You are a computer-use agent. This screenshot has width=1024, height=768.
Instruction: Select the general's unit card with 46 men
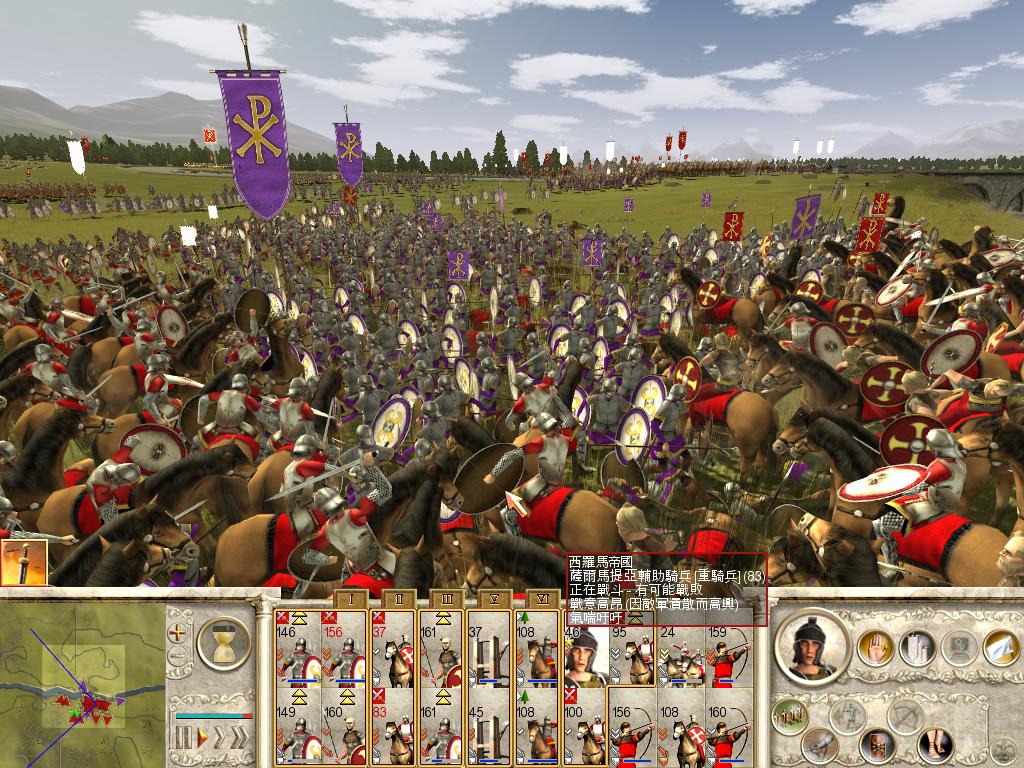pyautogui.click(x=584, y=655)
